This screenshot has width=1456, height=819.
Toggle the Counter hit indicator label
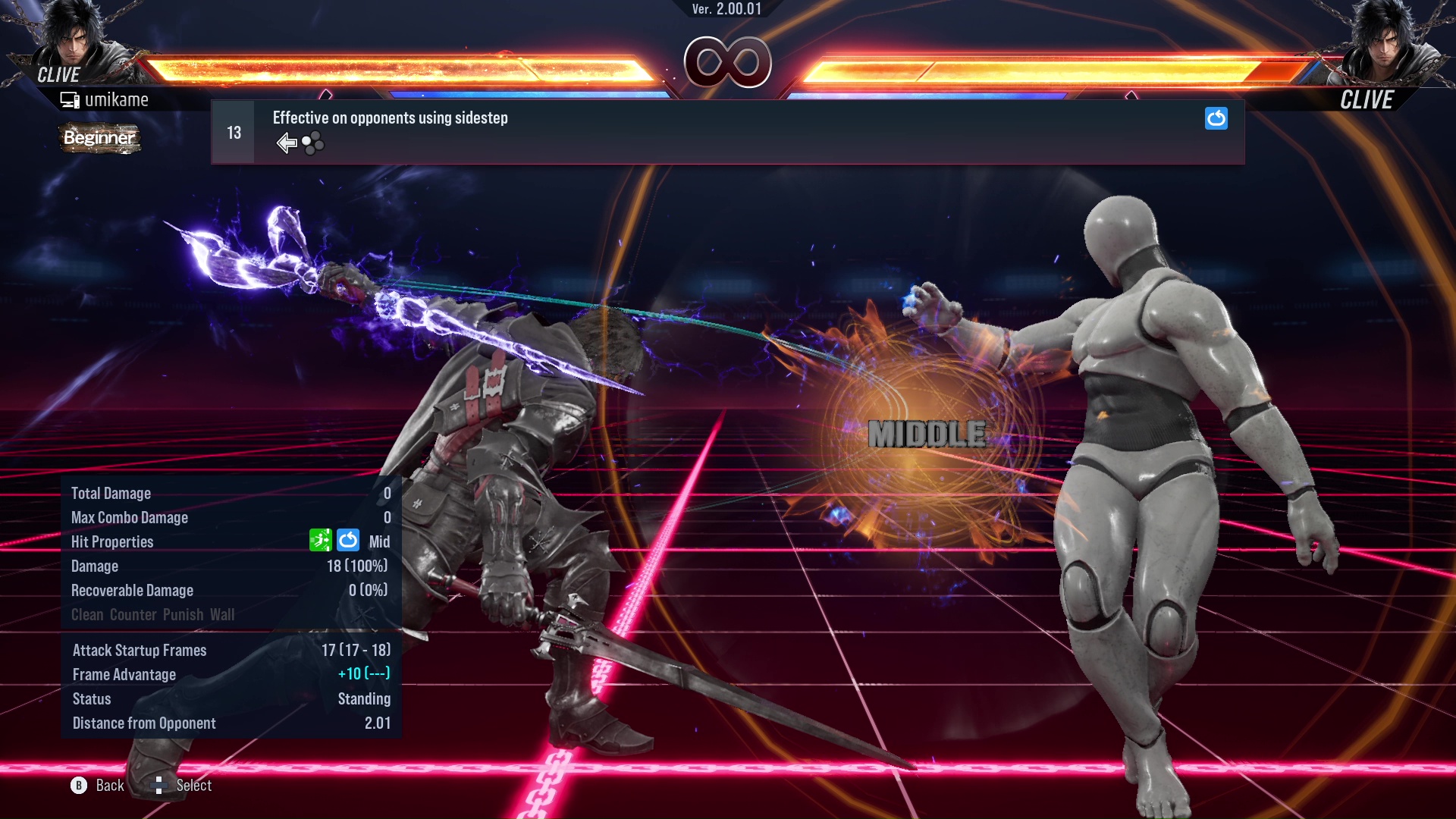133,615
